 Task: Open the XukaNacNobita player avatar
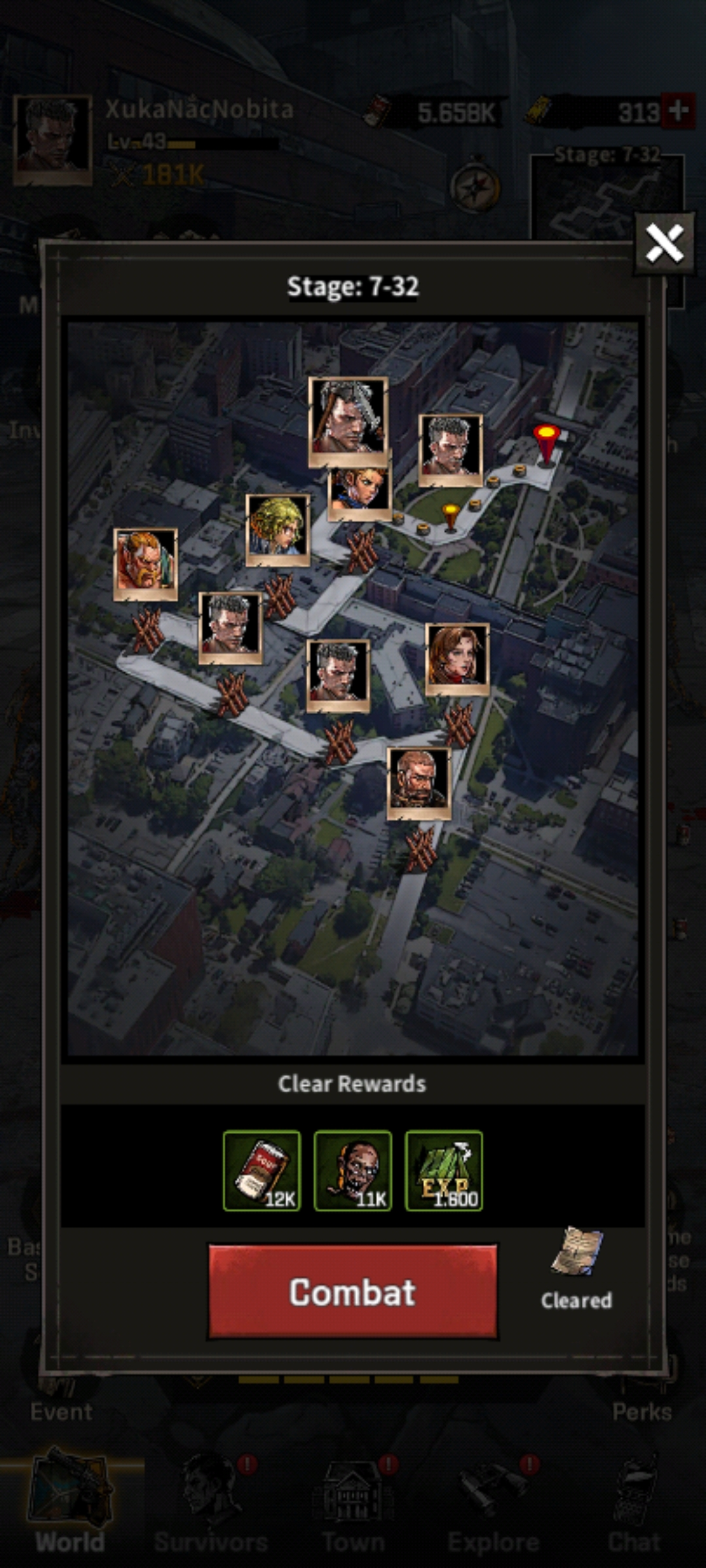(x=52, y=140)
